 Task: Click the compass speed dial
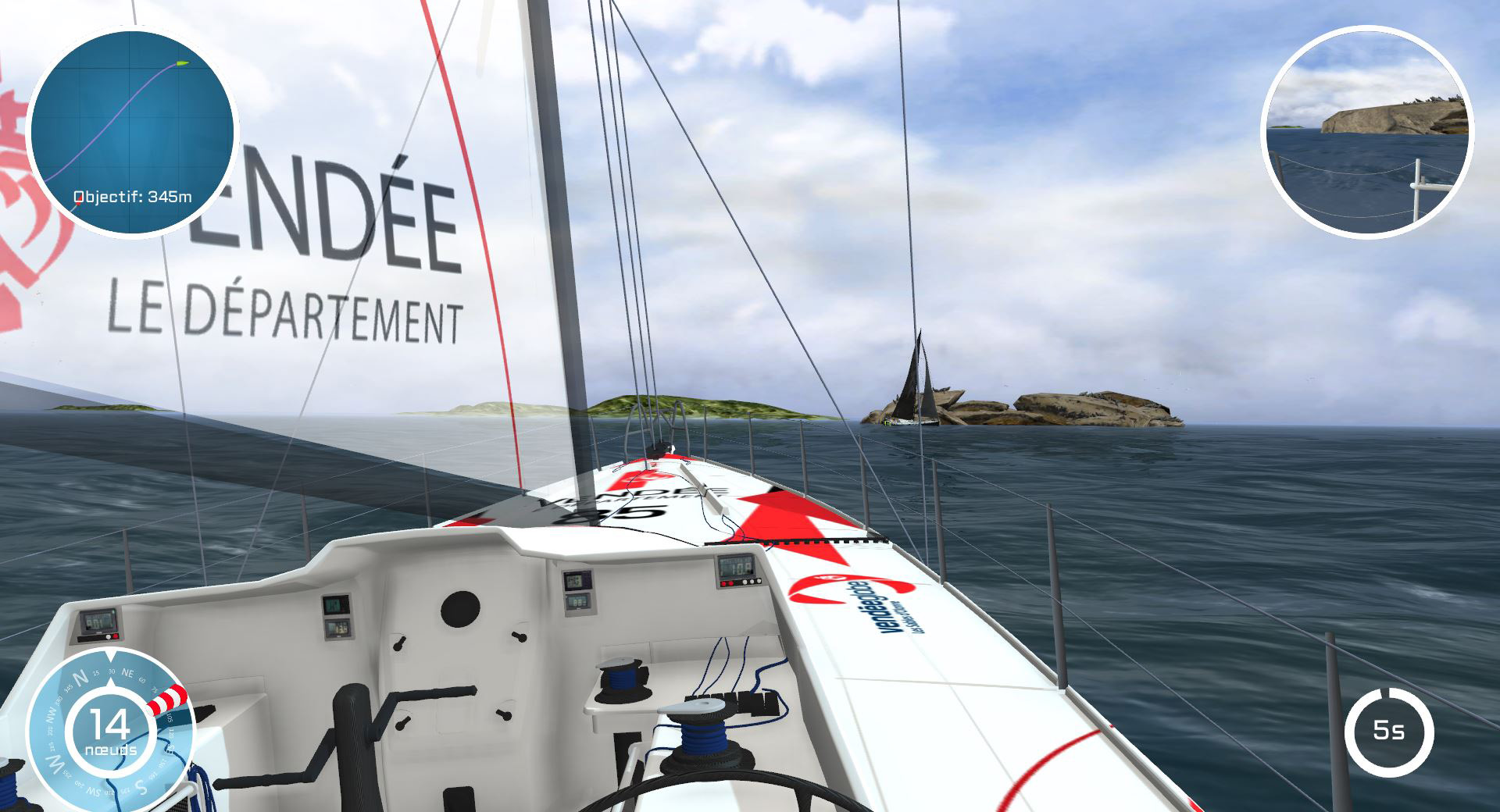tap(110, 732)
